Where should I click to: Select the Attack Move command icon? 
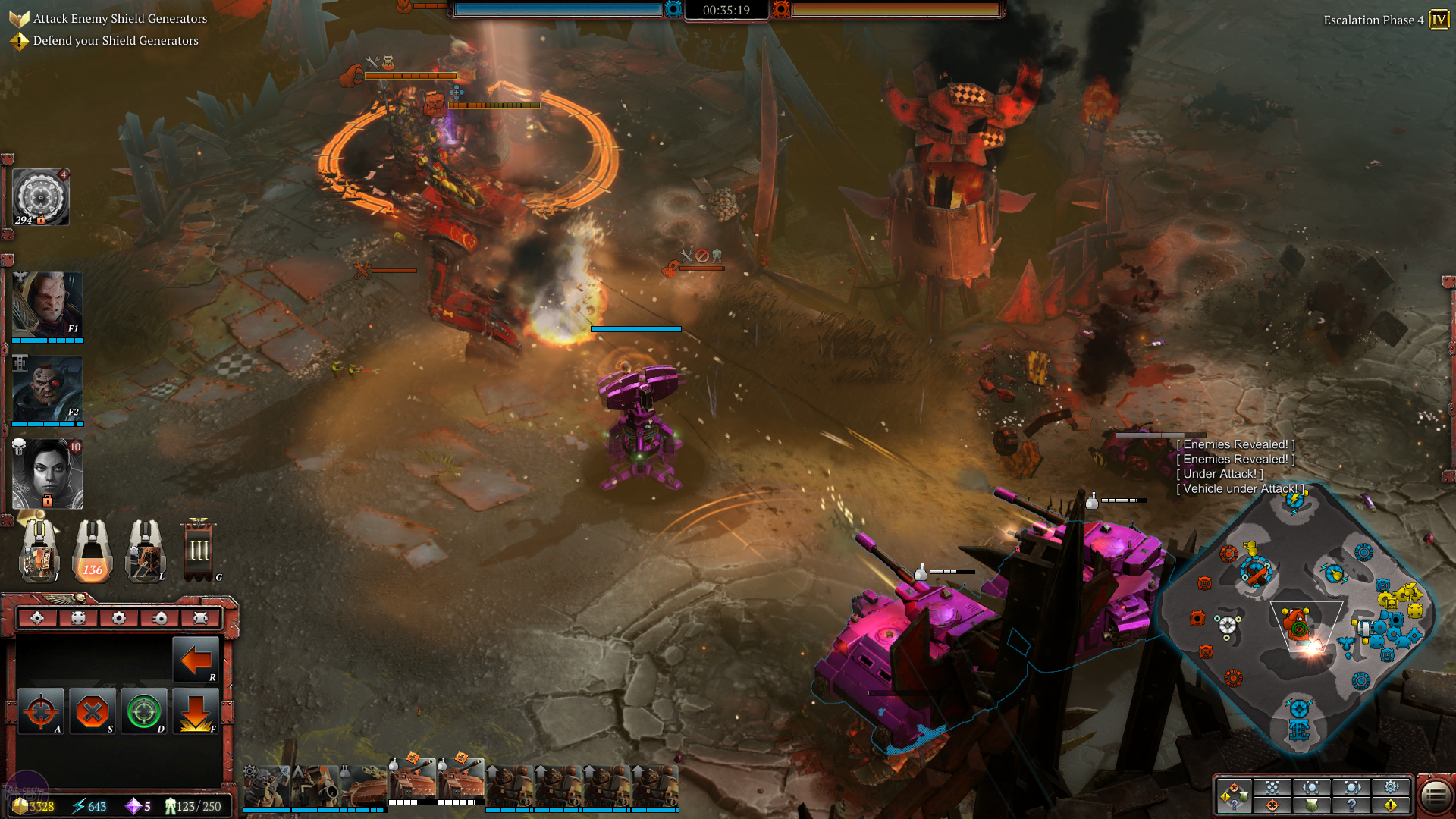(42, 711)
